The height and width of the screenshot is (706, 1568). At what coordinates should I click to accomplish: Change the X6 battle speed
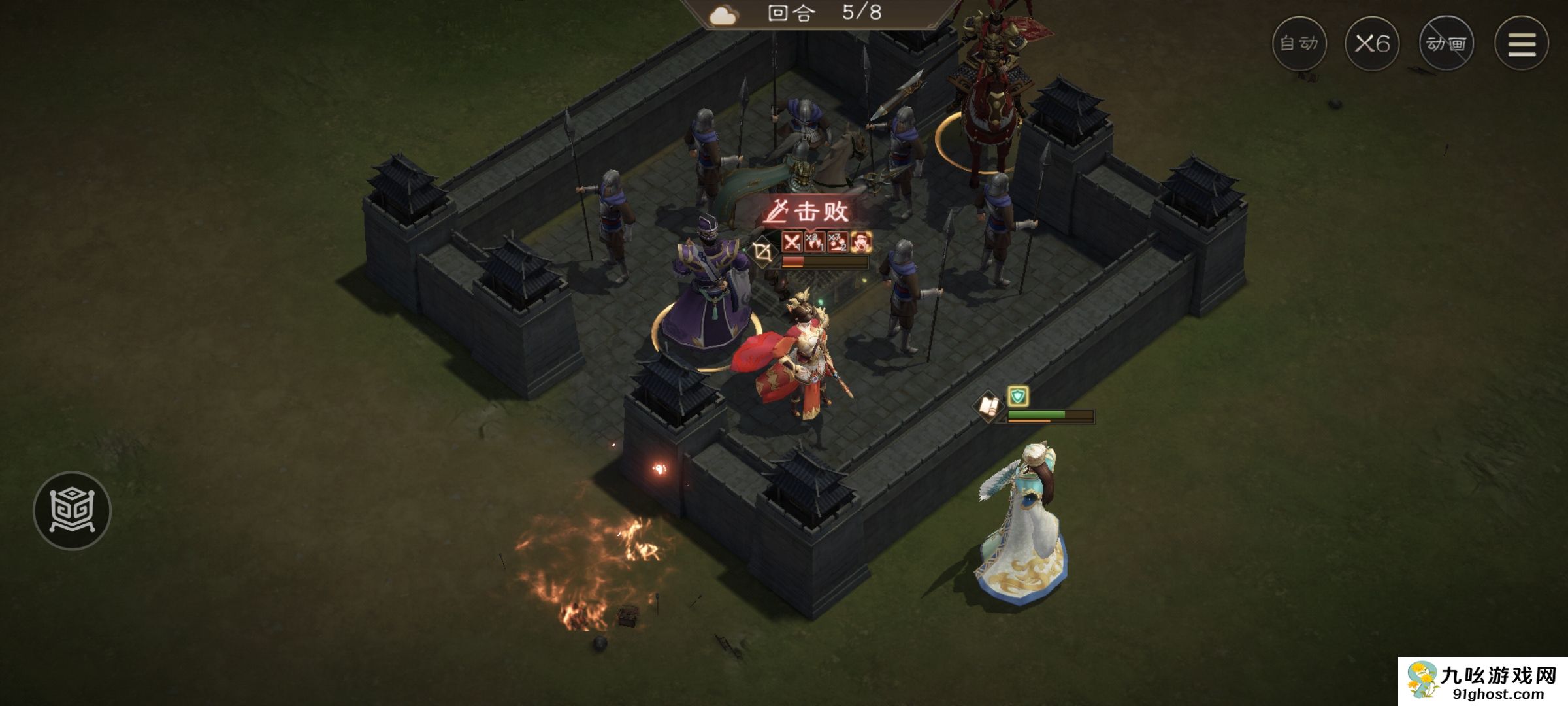[x=1372, y=44]
